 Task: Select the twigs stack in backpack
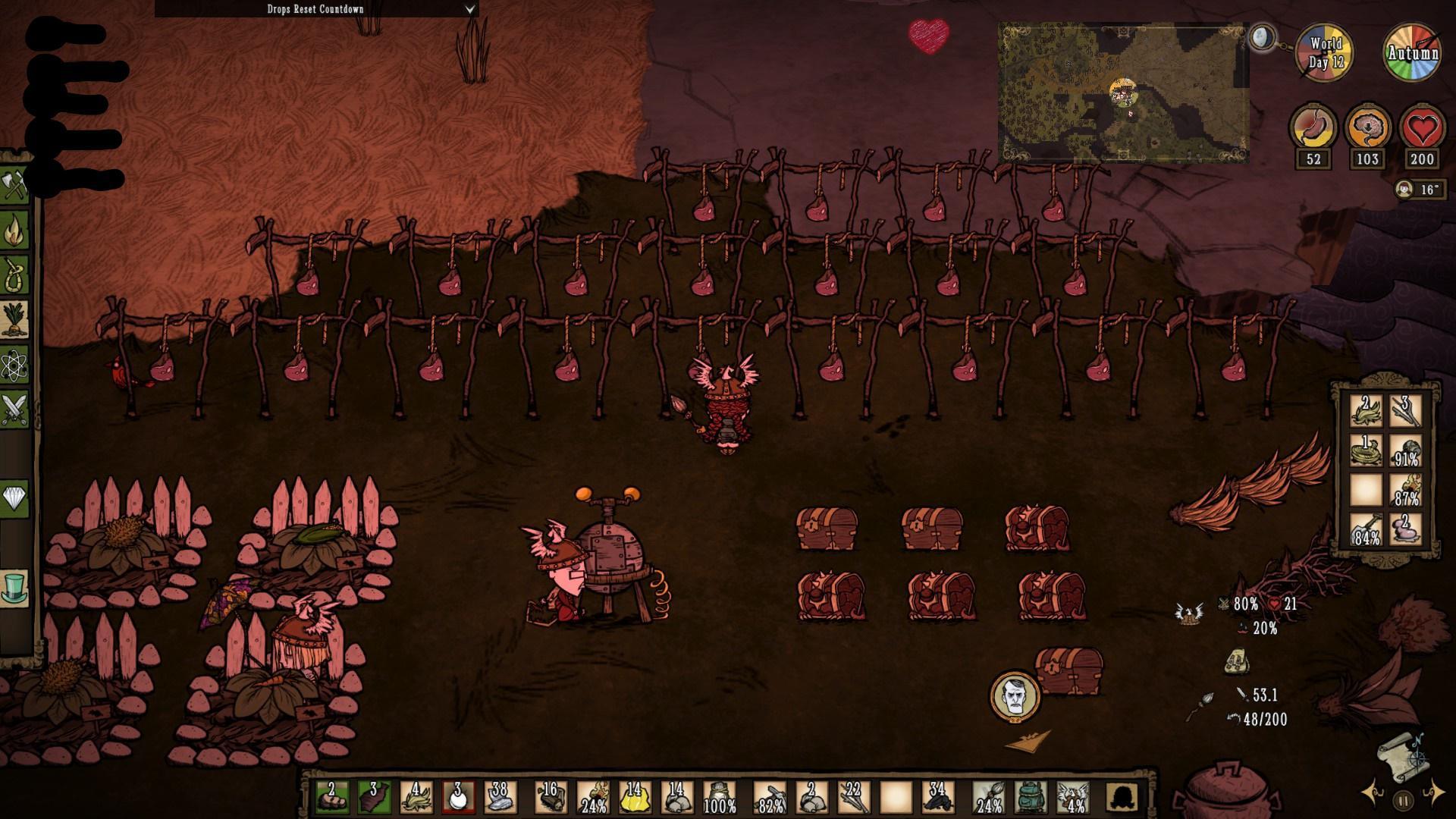point(1405,410)
